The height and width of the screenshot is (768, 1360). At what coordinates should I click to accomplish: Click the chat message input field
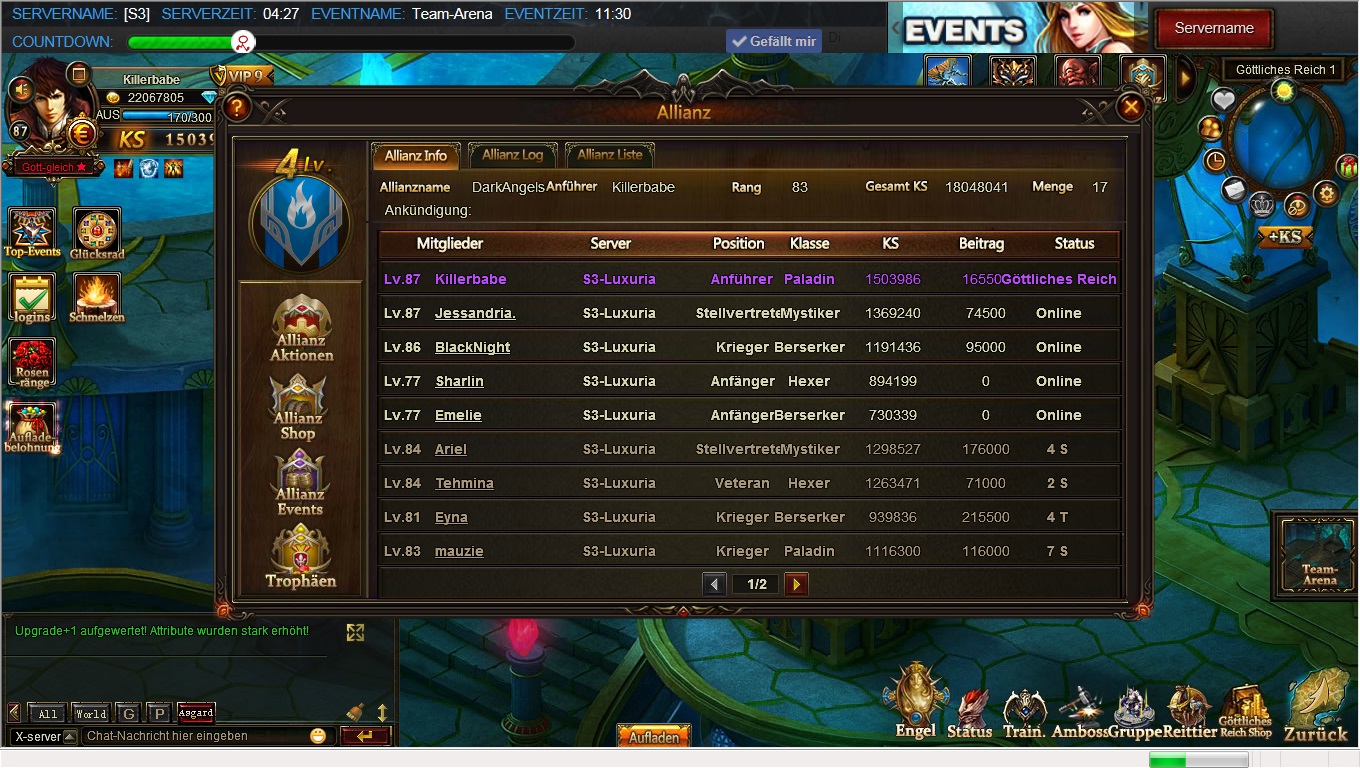coord(195,736)
